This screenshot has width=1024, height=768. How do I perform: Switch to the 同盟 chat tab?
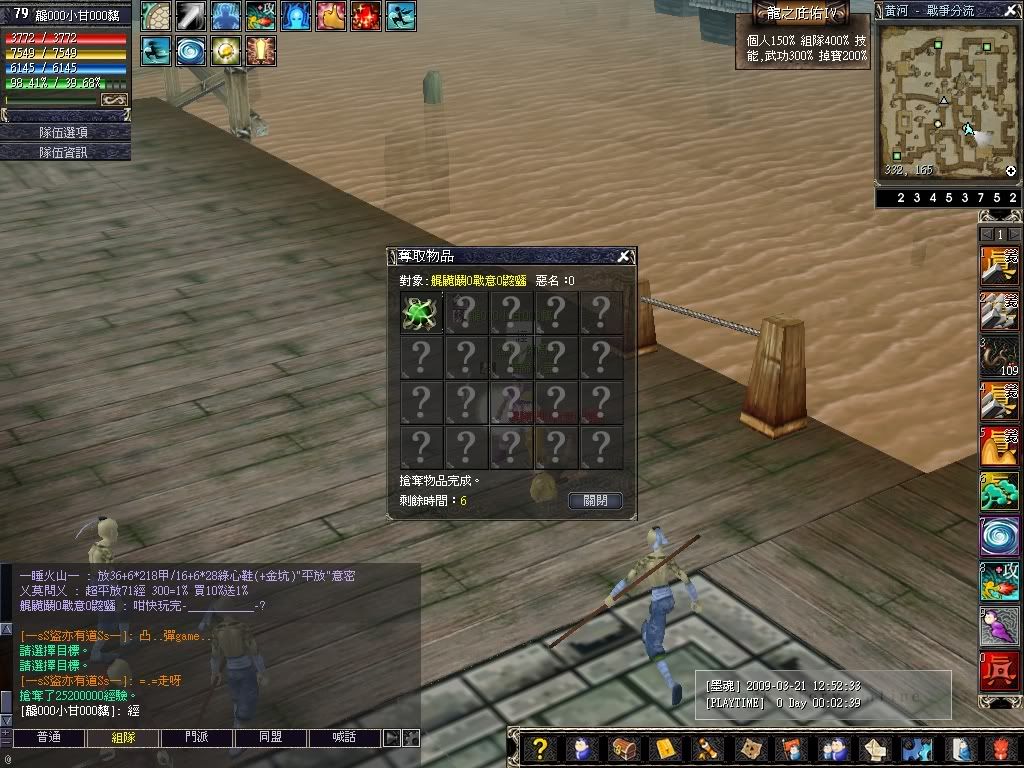point(271,738)
